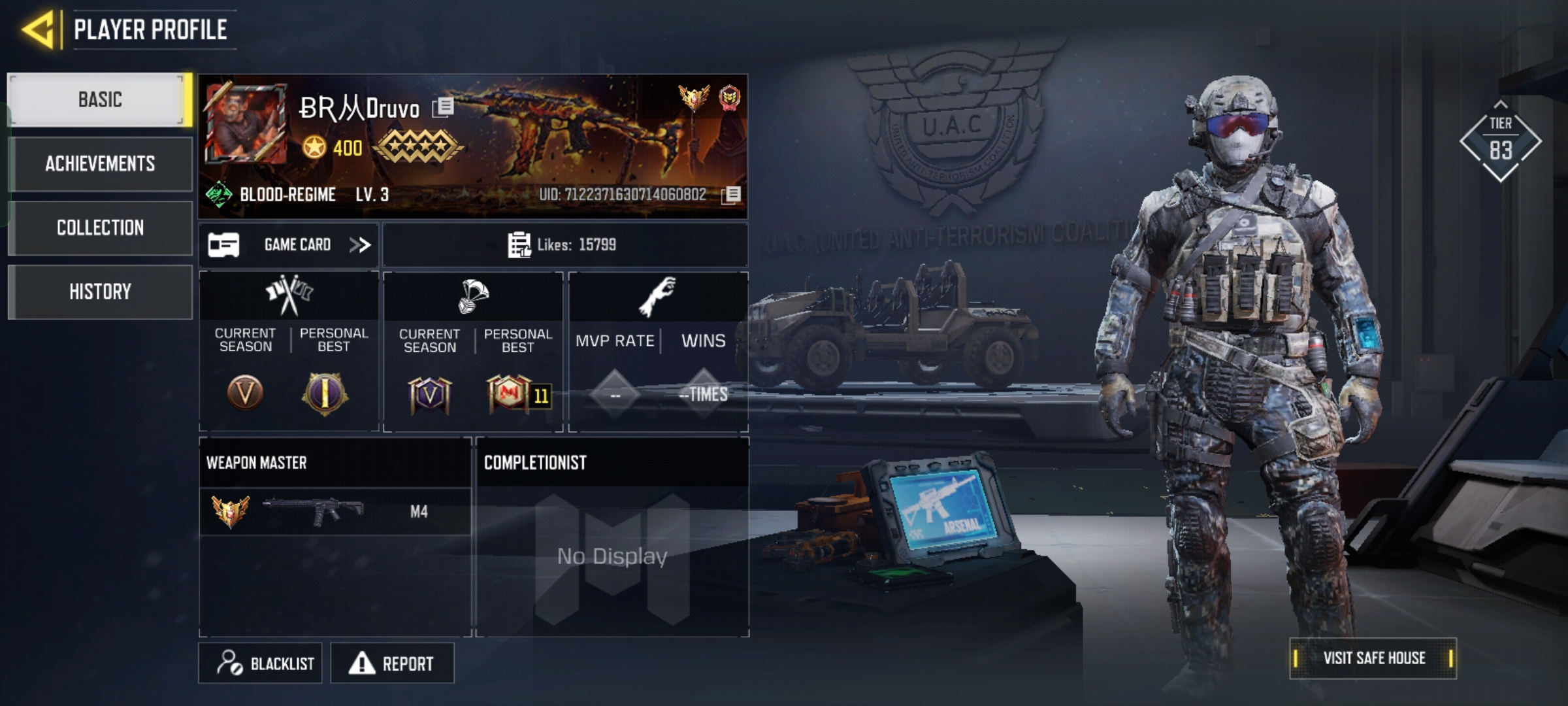1568x706 pixels.
Task: Switch to the Achievements tab
Action: (99, 163)
